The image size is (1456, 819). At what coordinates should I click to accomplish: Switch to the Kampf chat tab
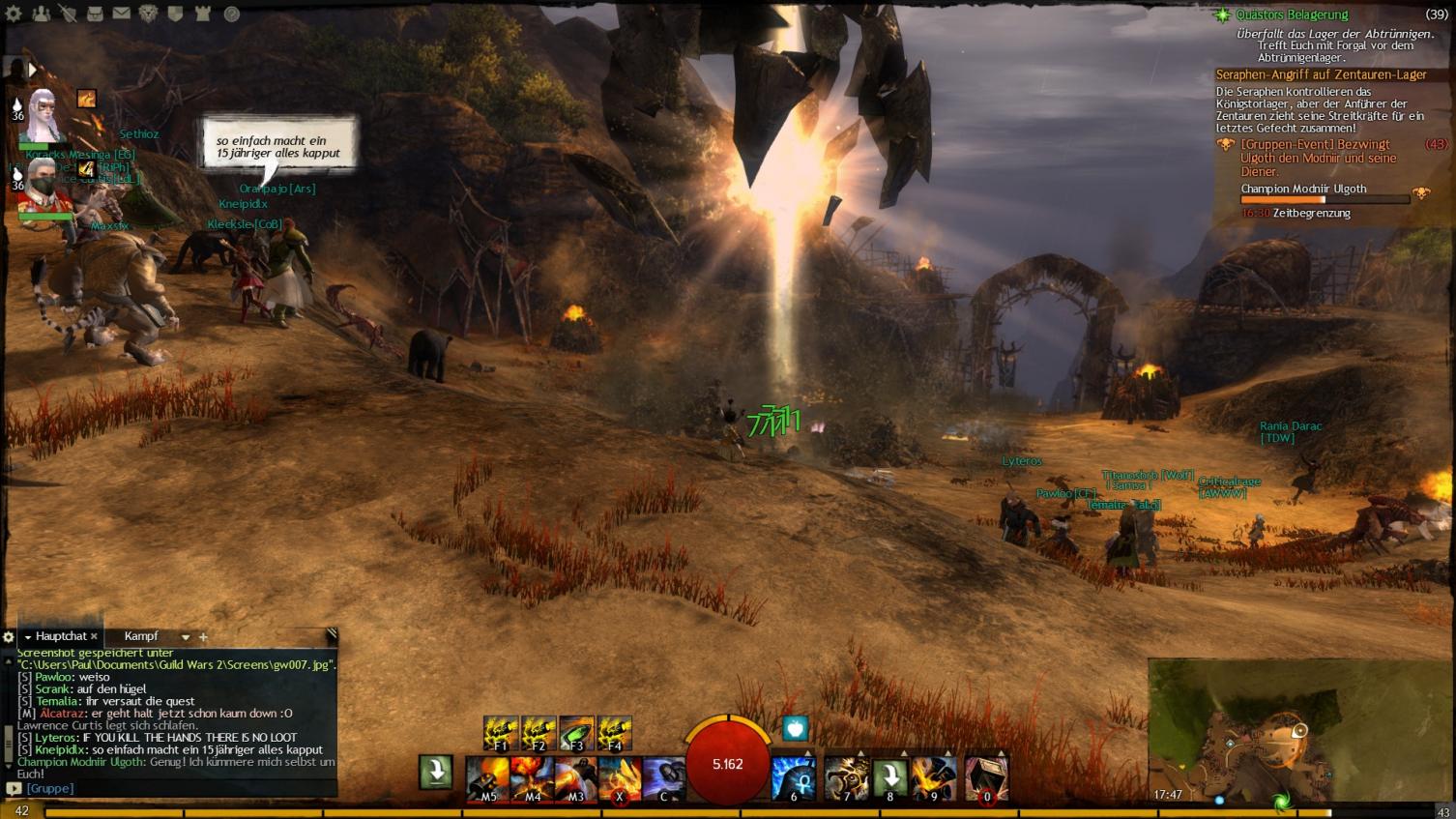[141, 636]
